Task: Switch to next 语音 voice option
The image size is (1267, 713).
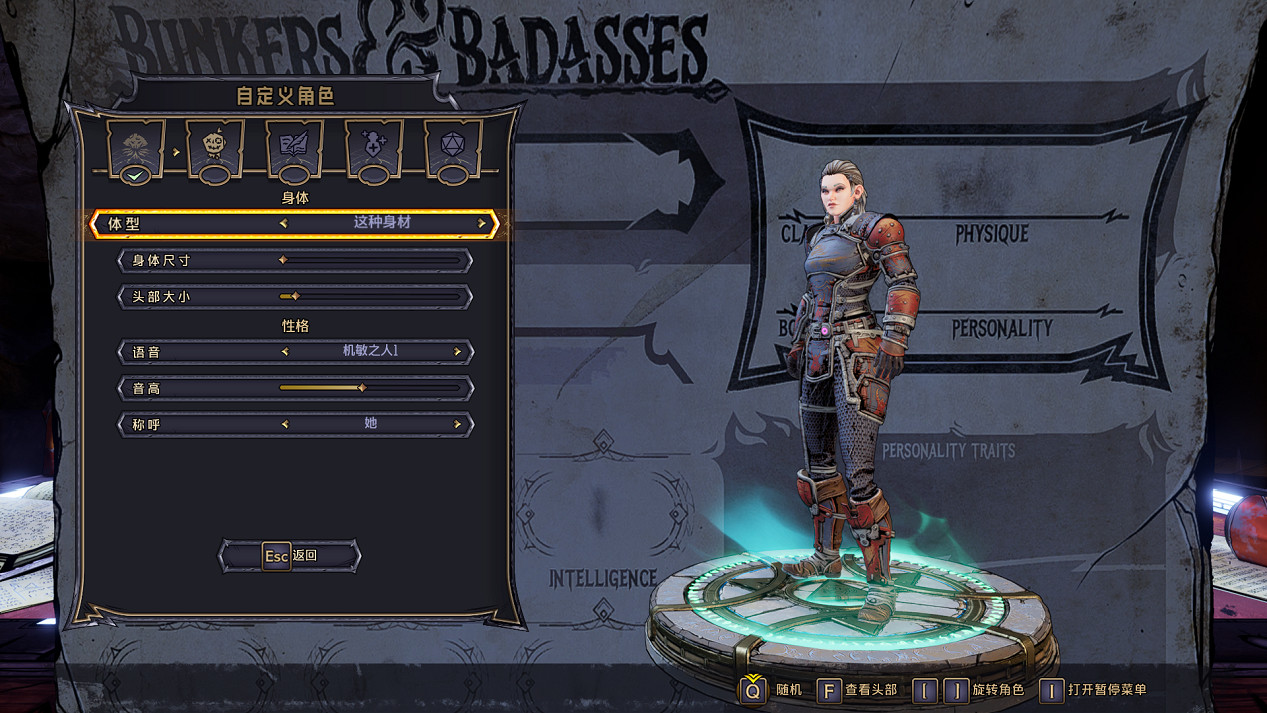Action: [x=457, y=352]
